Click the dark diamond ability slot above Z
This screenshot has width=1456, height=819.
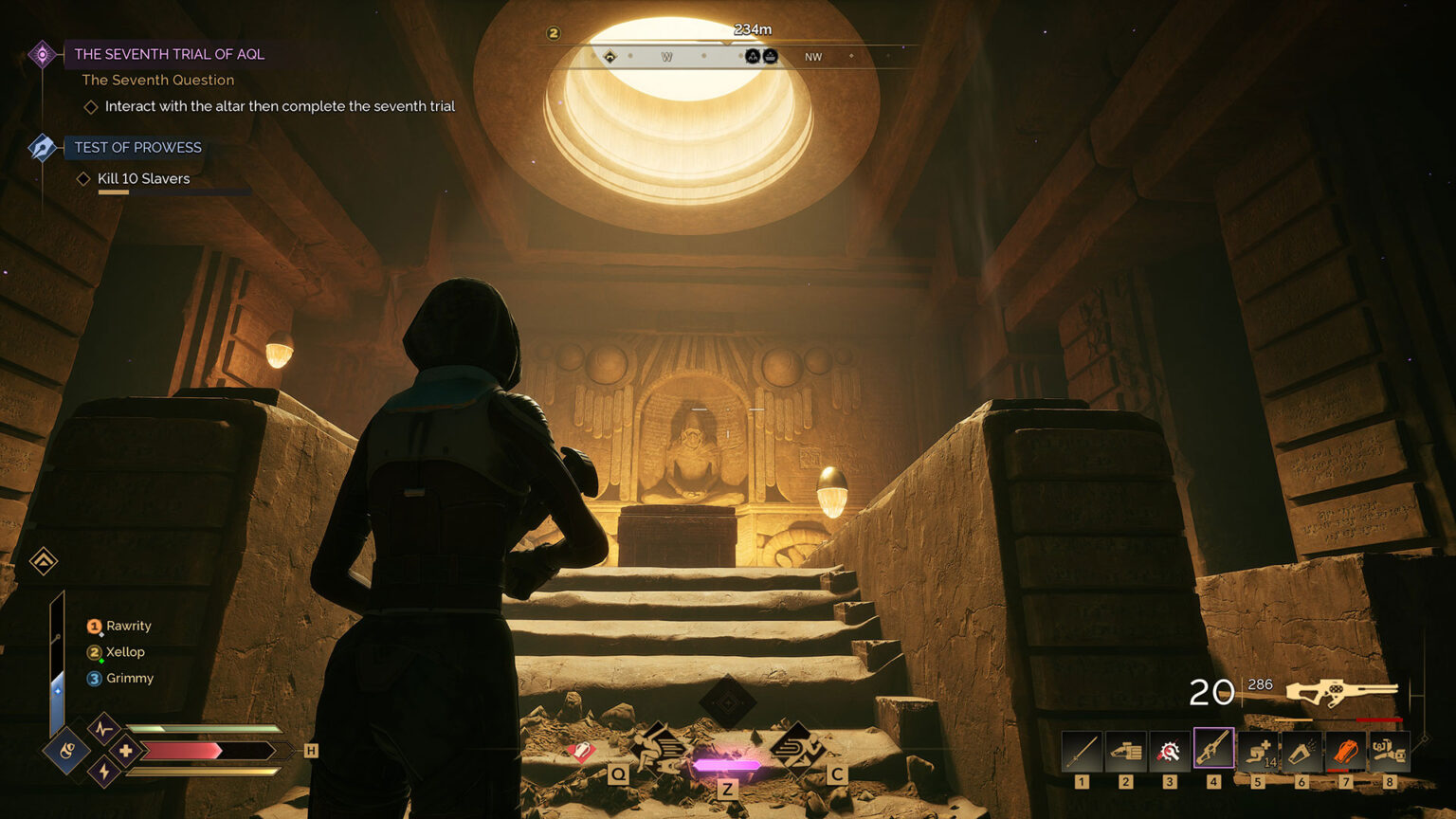(x=727, y=702)
